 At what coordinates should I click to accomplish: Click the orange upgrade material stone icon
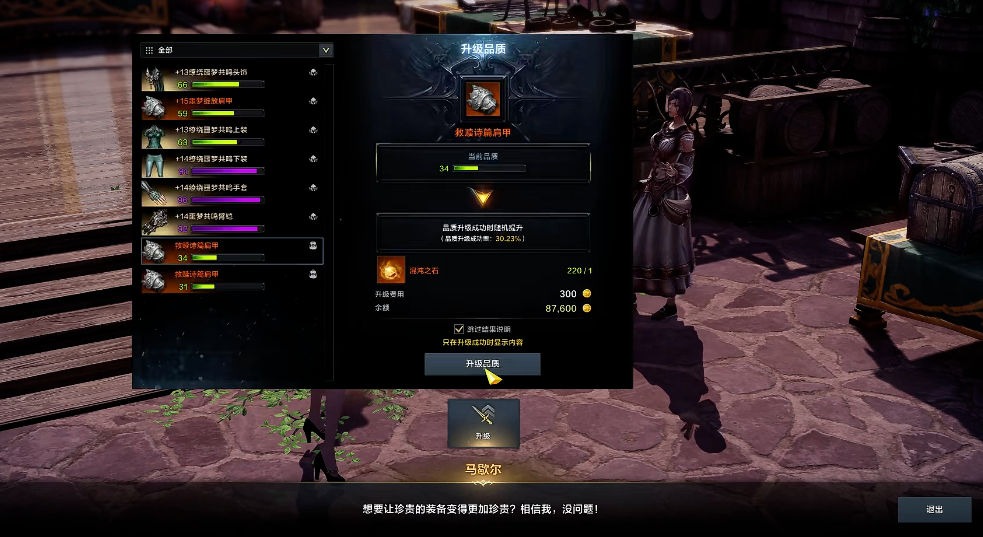tap(389, 269)
